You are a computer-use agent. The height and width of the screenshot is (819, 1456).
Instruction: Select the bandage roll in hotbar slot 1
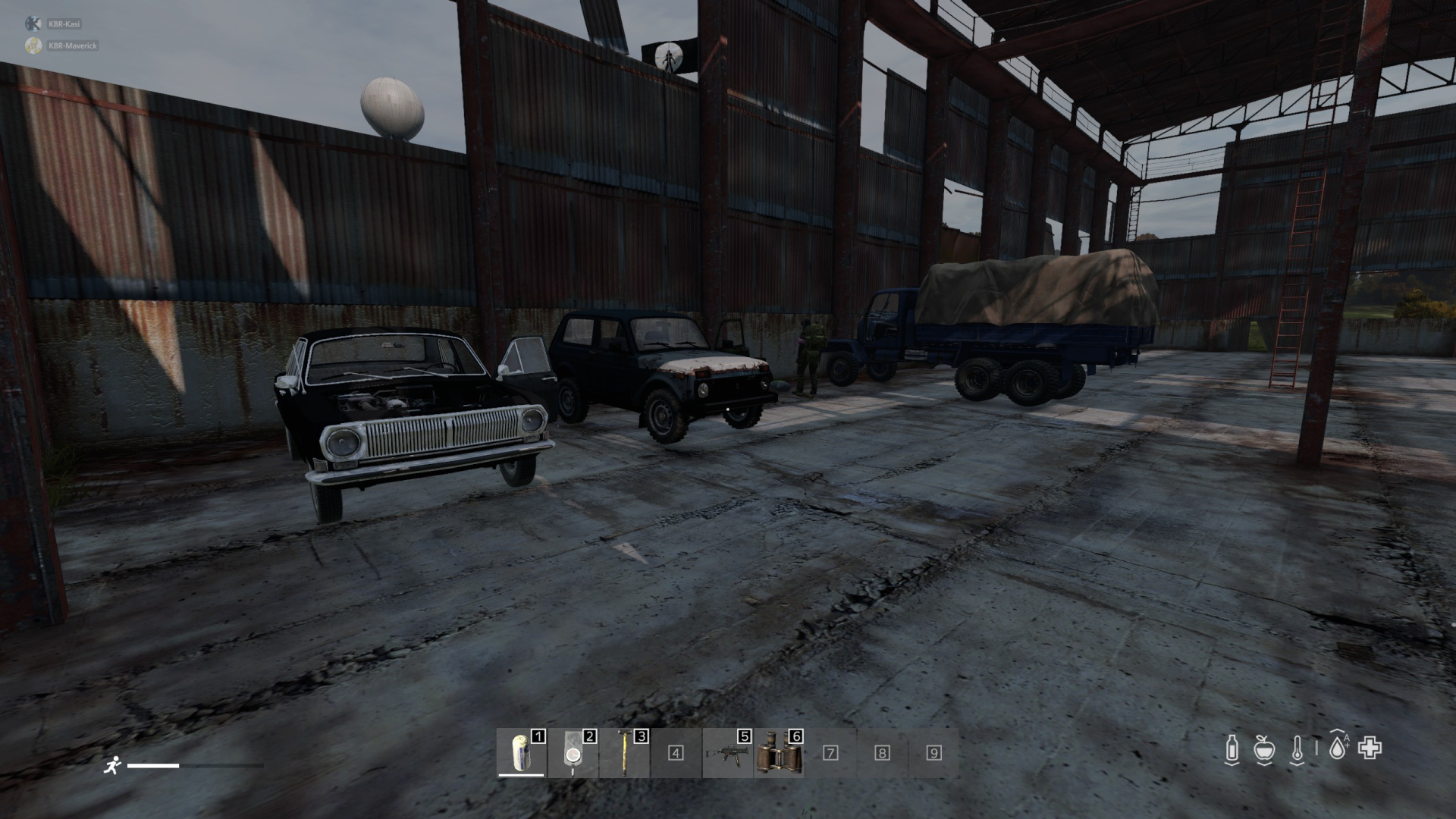pyautogui.click(x=521, y=753)
